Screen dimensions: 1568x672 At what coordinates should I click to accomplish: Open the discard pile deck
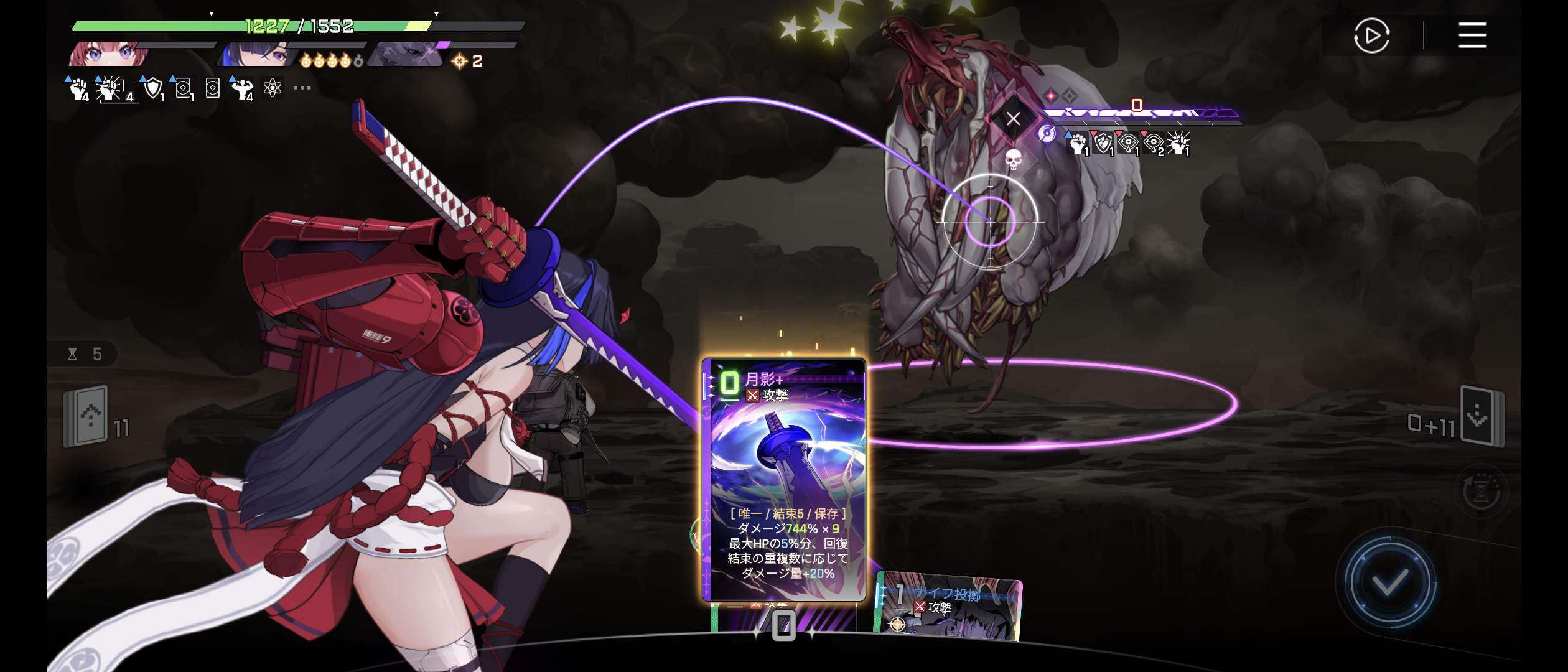click(x=1482, y=416)
